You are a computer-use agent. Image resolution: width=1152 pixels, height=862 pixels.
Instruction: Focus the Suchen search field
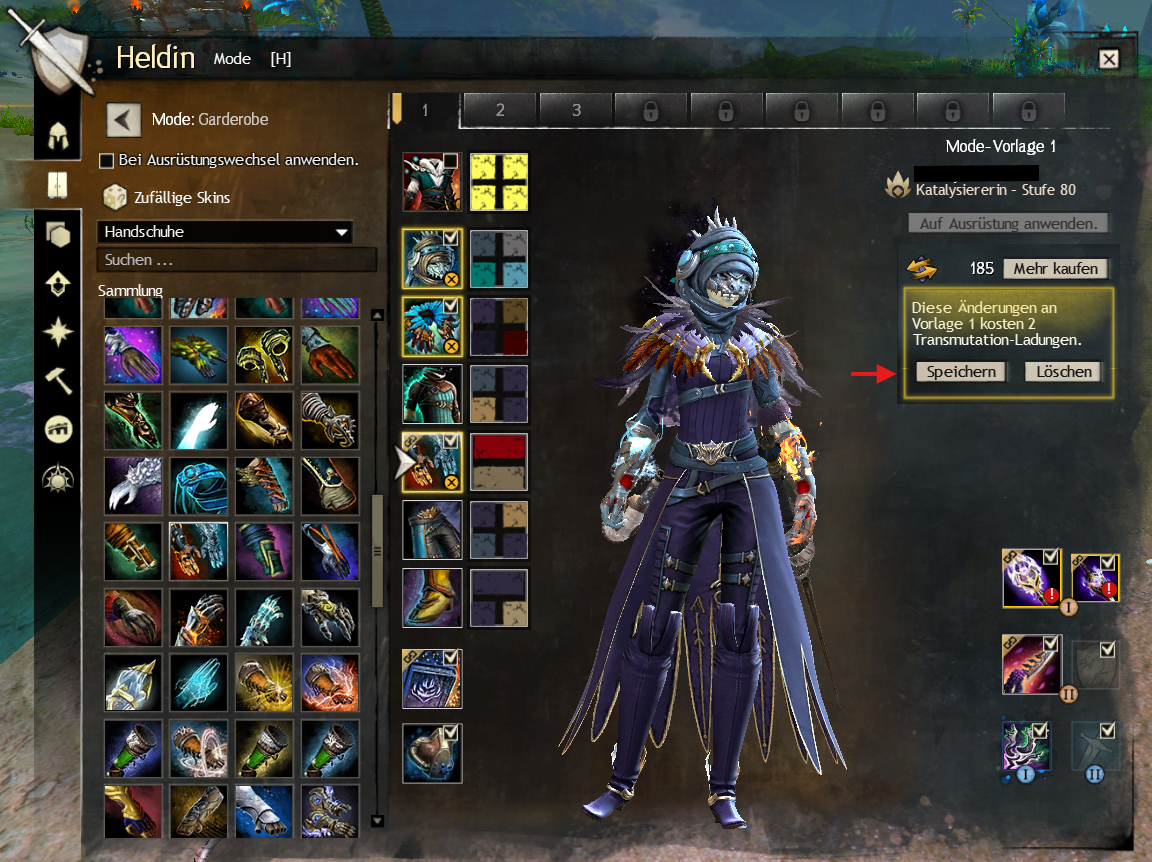pyautogui.click(x=236, y=260)
